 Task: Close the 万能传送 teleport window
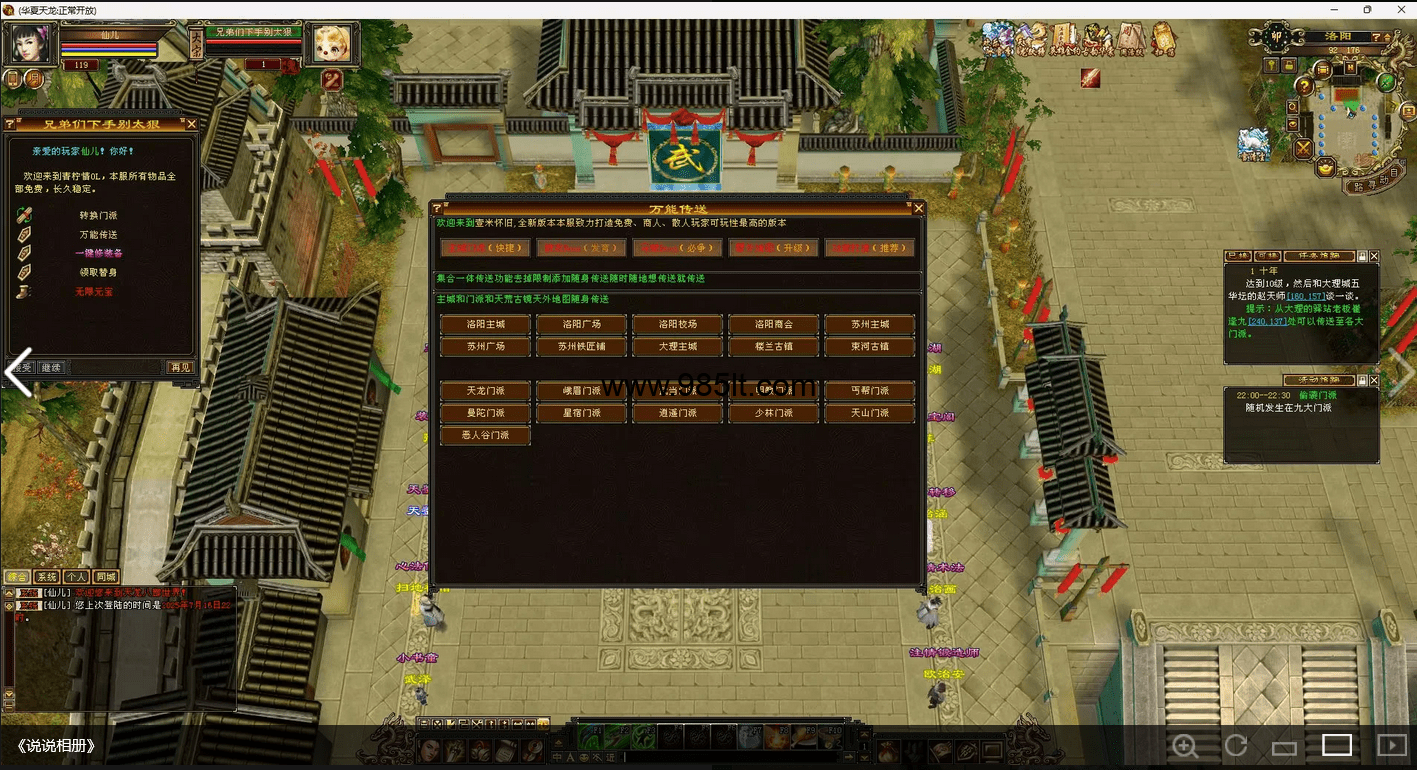click(x=918, y=208)
